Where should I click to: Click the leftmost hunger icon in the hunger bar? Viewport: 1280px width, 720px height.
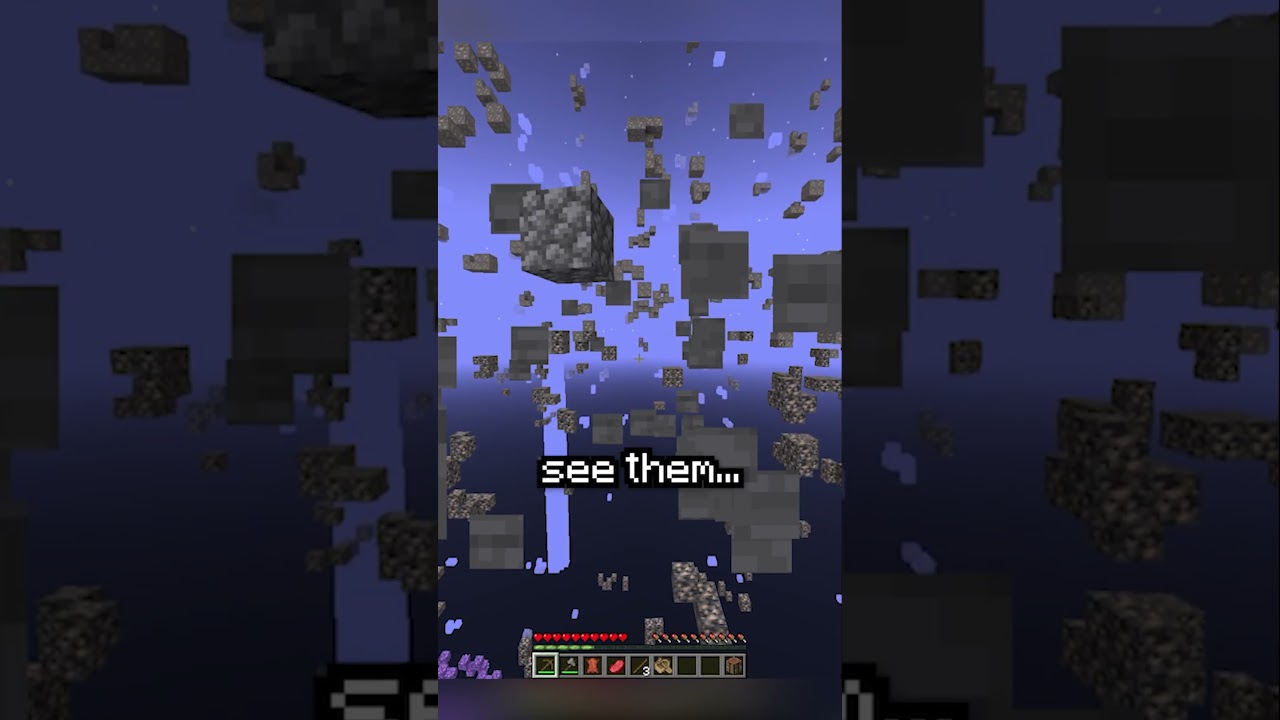[655, 637]
